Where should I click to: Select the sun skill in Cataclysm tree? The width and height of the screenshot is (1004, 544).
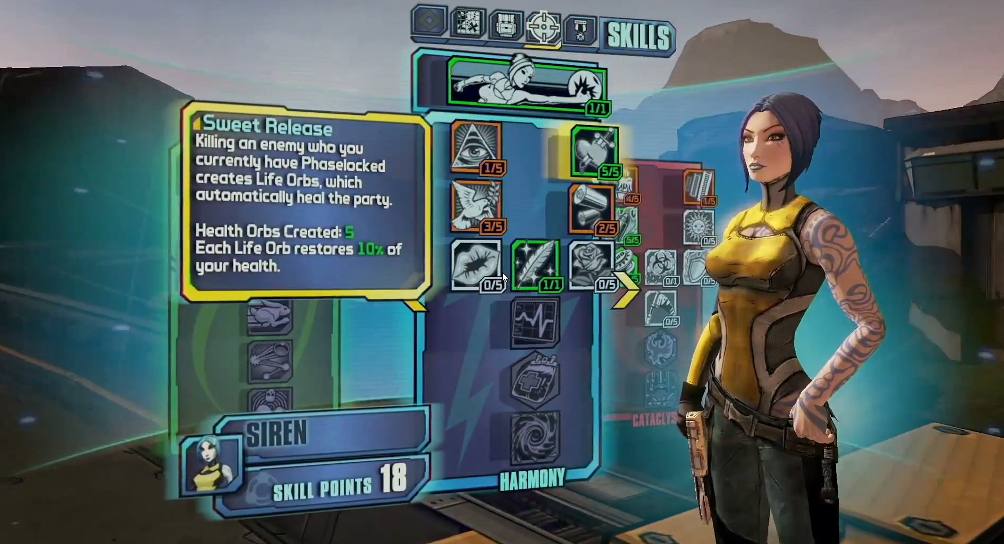697,227
